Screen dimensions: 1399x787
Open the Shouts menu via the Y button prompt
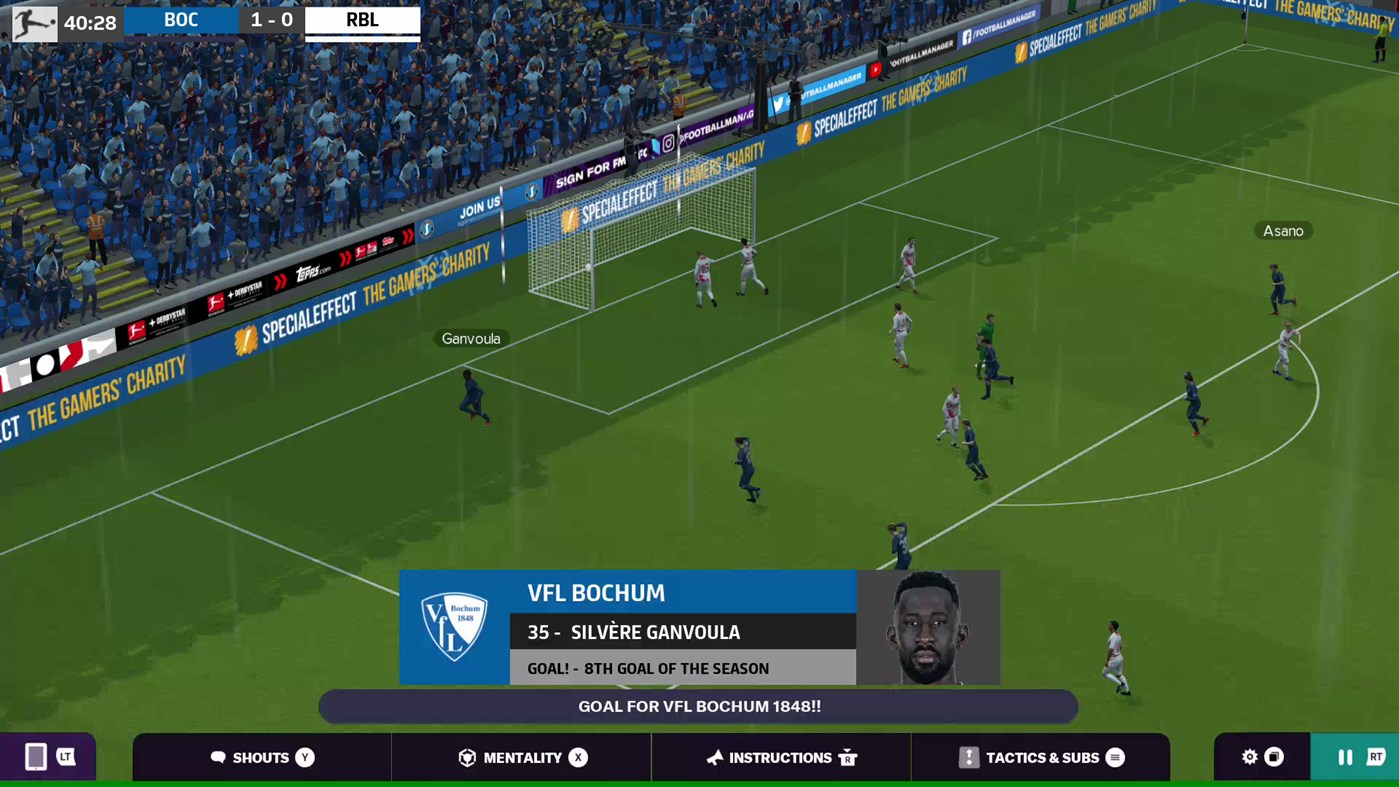click(304, 757)
